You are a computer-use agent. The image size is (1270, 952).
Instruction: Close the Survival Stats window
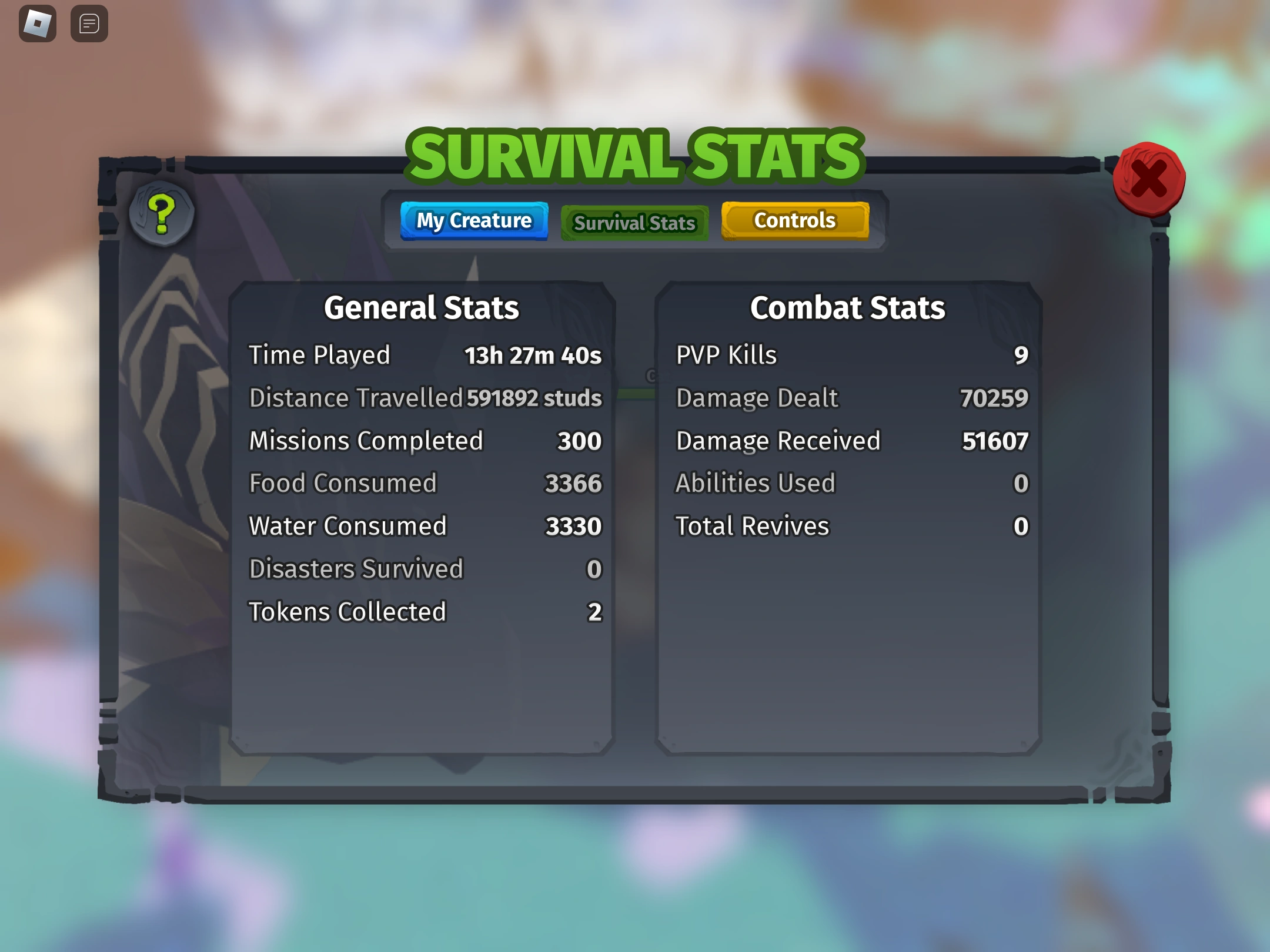pyautogui.click(x=1149, y=179)
